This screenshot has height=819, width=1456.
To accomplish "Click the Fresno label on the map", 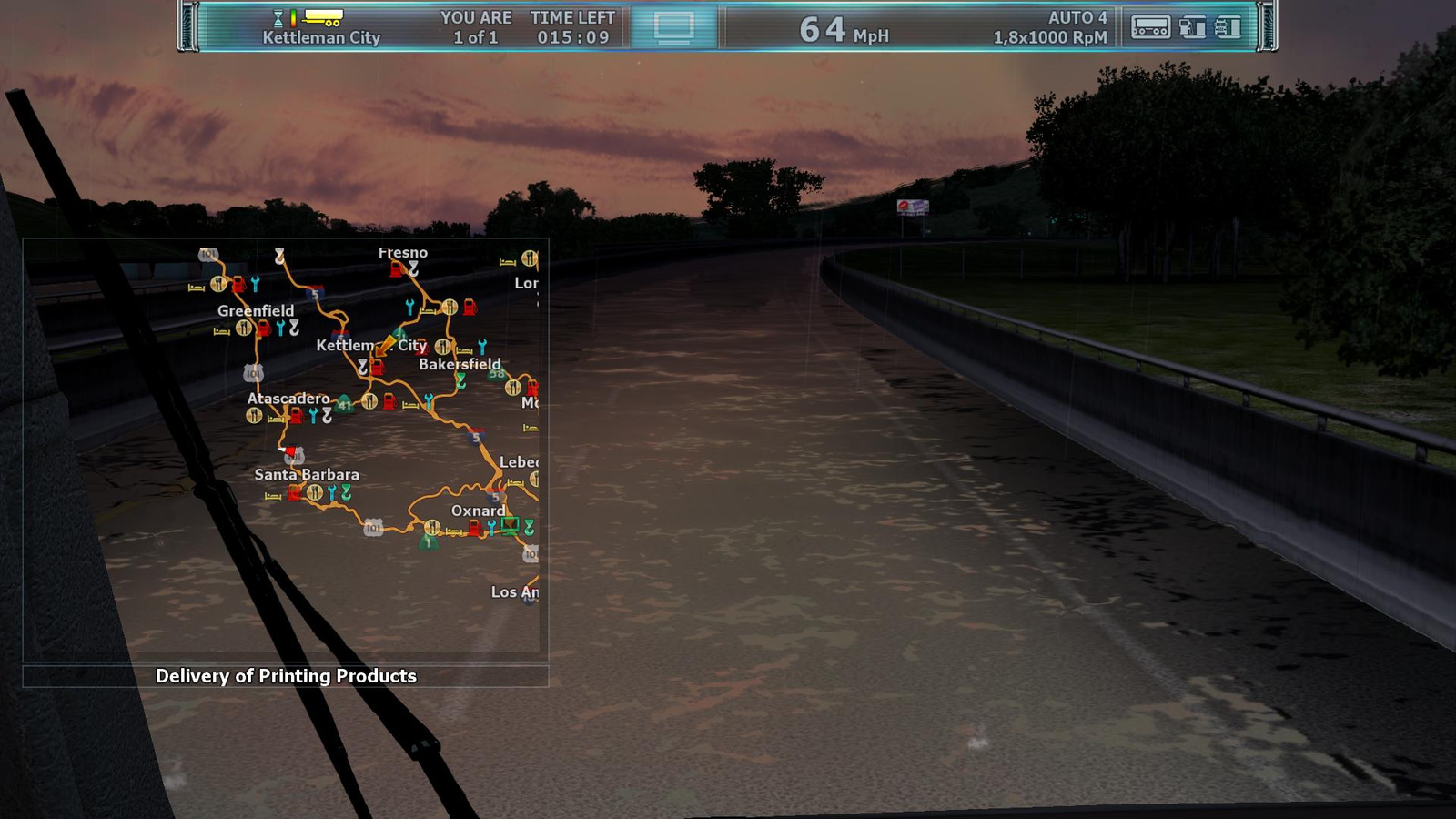I will pyautogui.click(x=402, y=253).
